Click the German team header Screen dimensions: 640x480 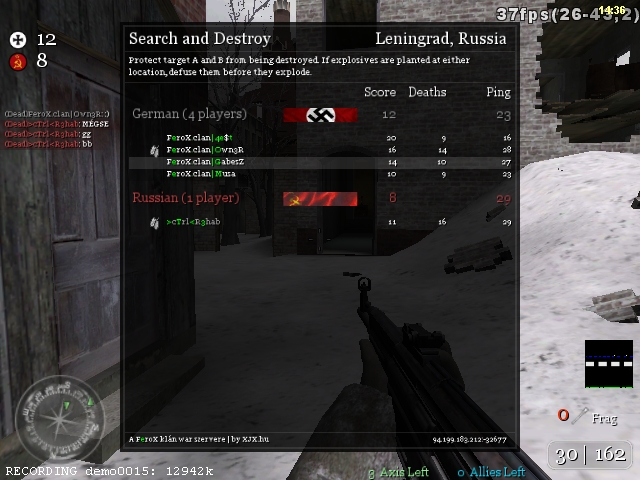(x=189, y=114)
